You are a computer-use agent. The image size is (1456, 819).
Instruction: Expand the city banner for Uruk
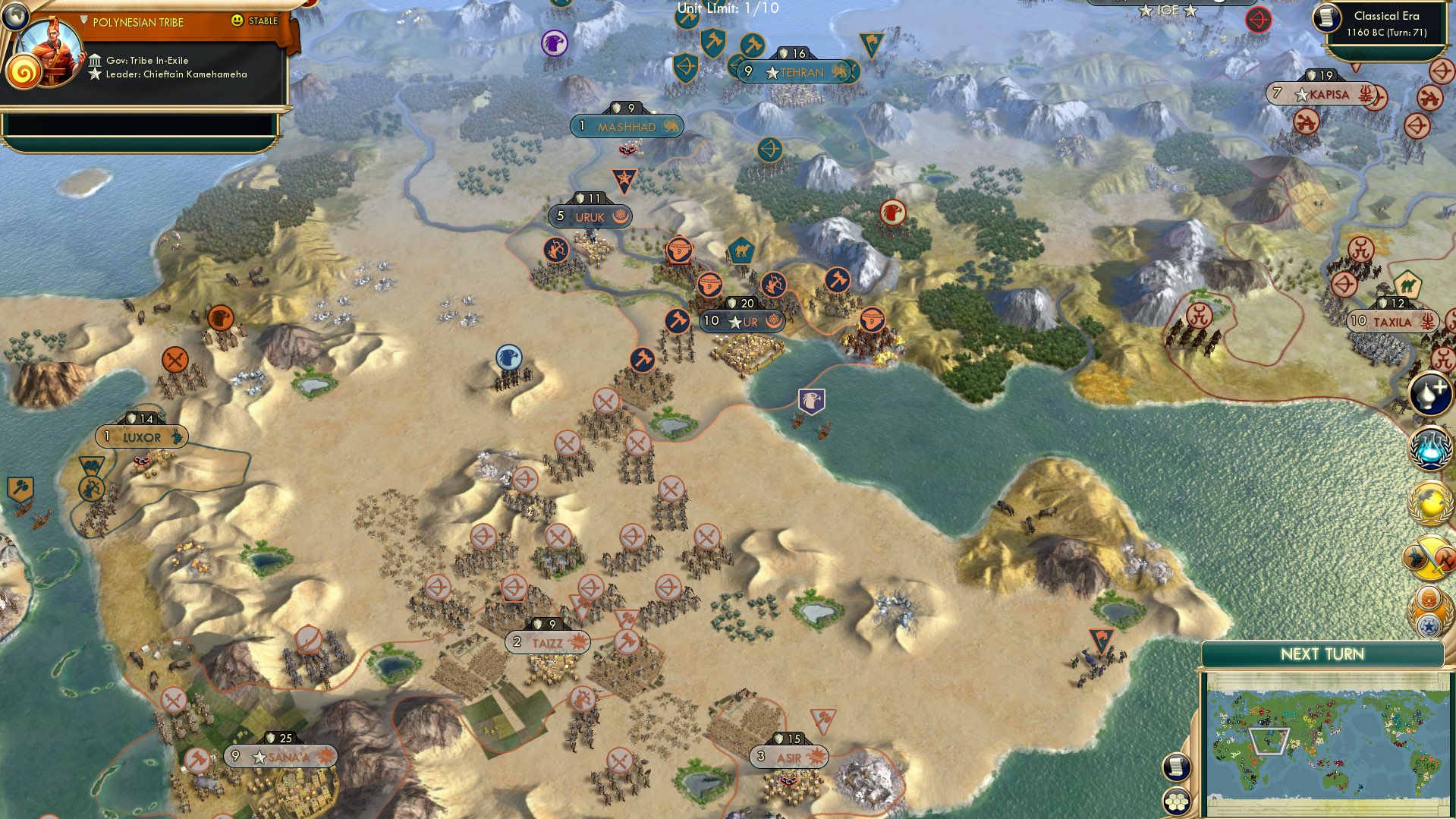point(590,216)
